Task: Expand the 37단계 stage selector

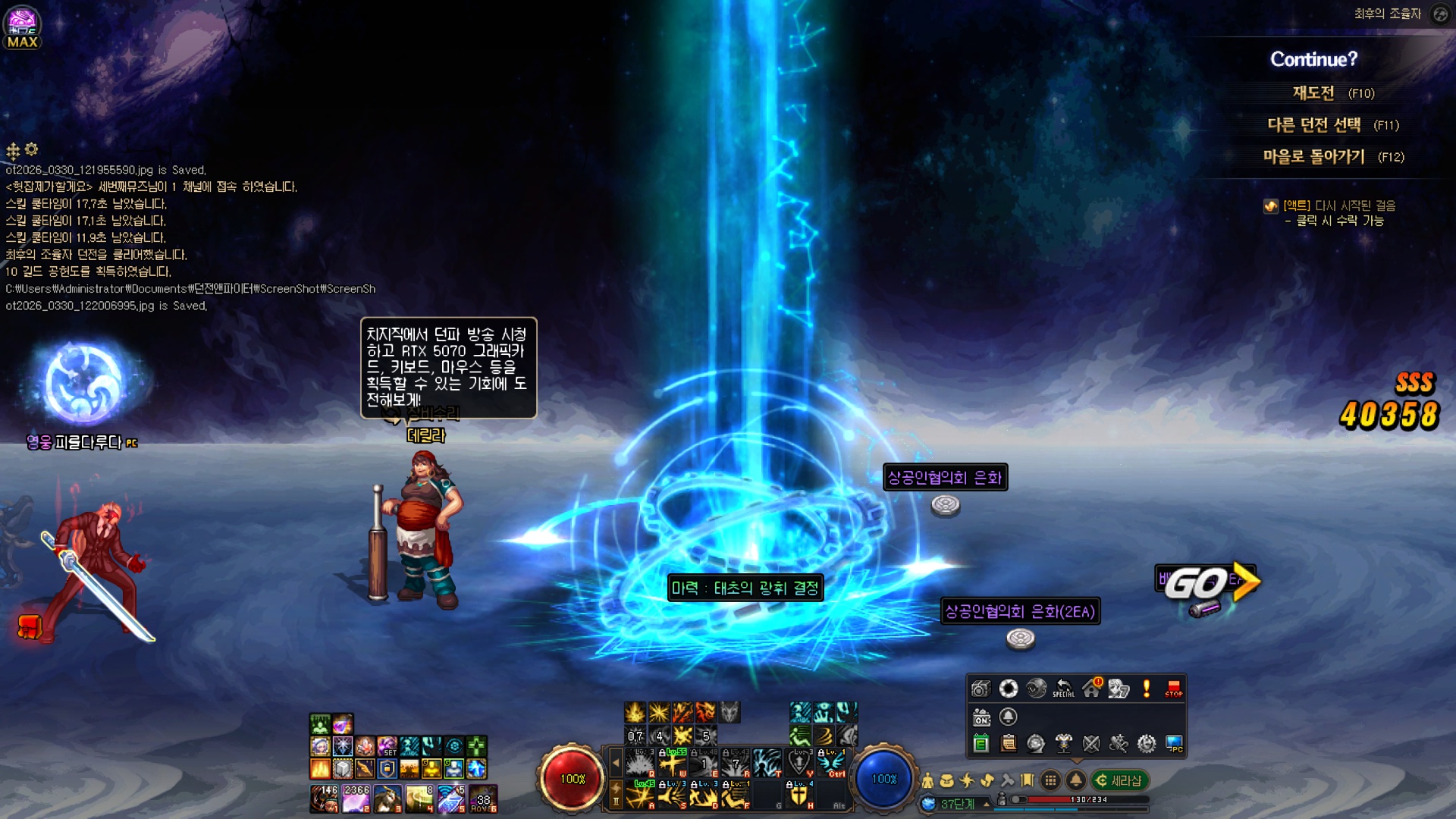Action: coord(987,804)
